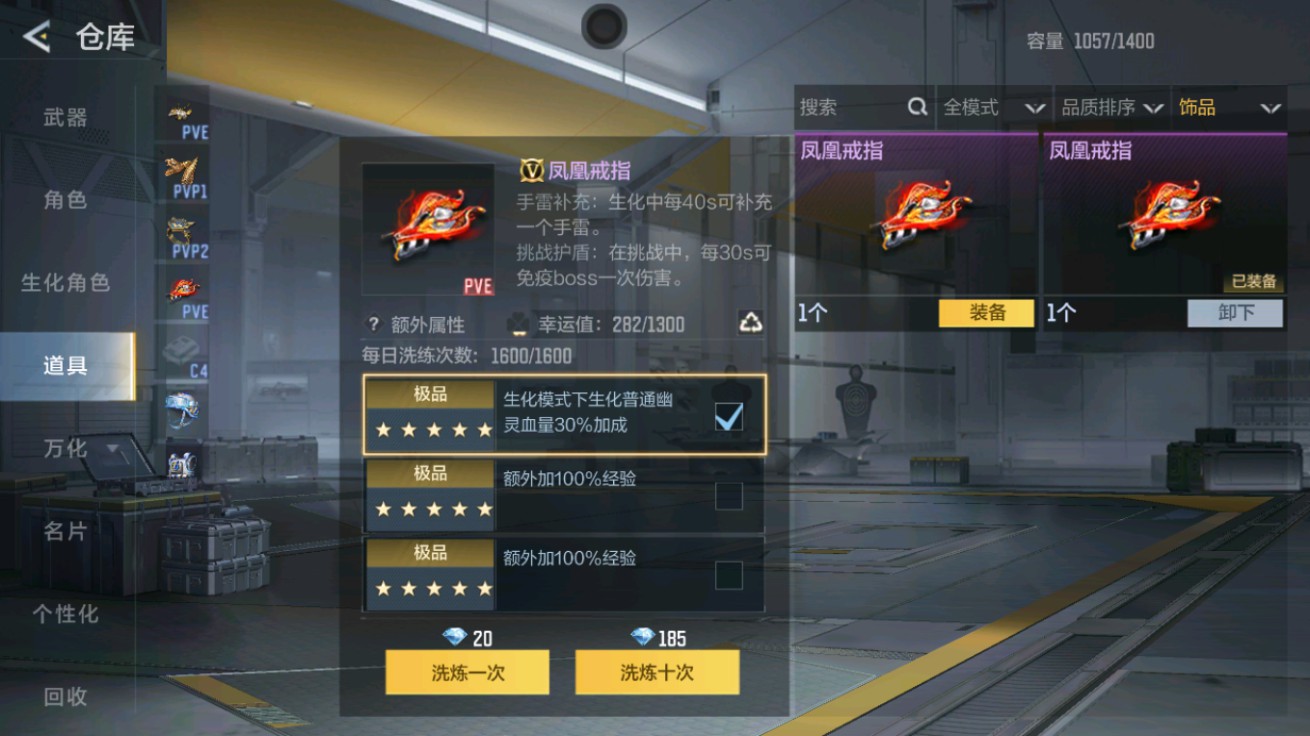This screenshot has width=1310, height=736.
Task: Click 装备 to equip the first 凤凰戒指
Action: (986, 313)
